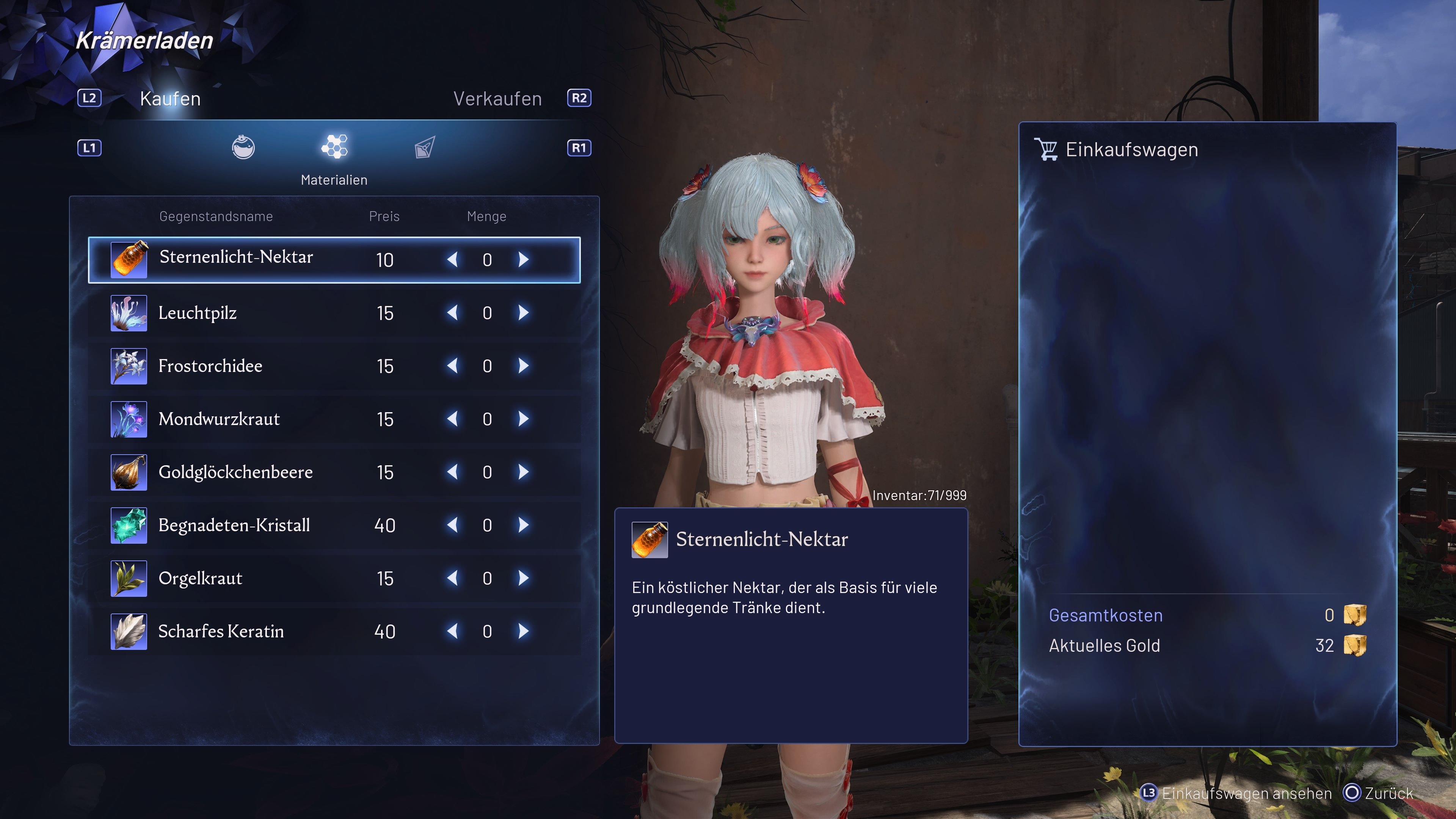Open the scroll and quill category

pos(425,147)
